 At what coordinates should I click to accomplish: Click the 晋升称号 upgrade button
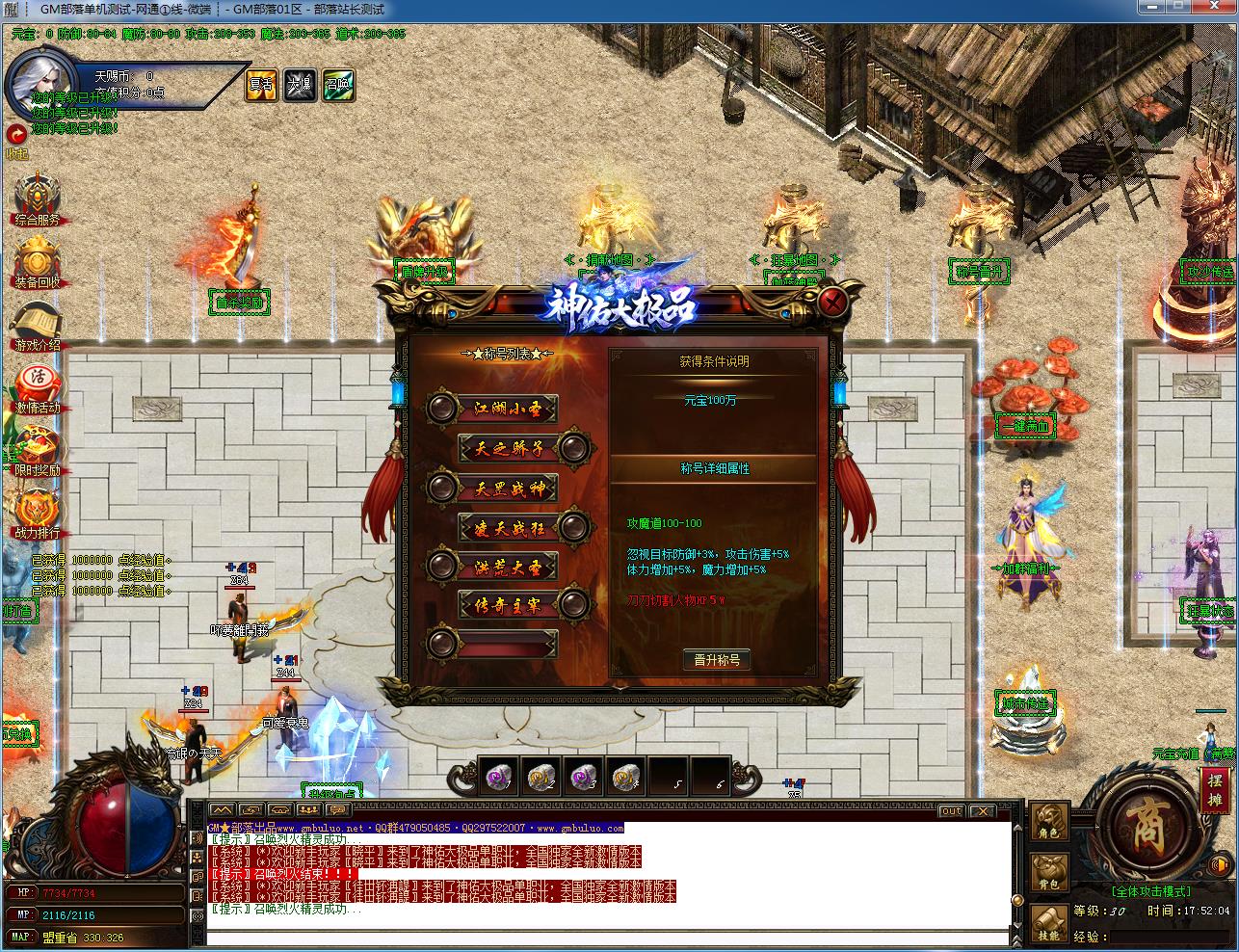point(716,660)
